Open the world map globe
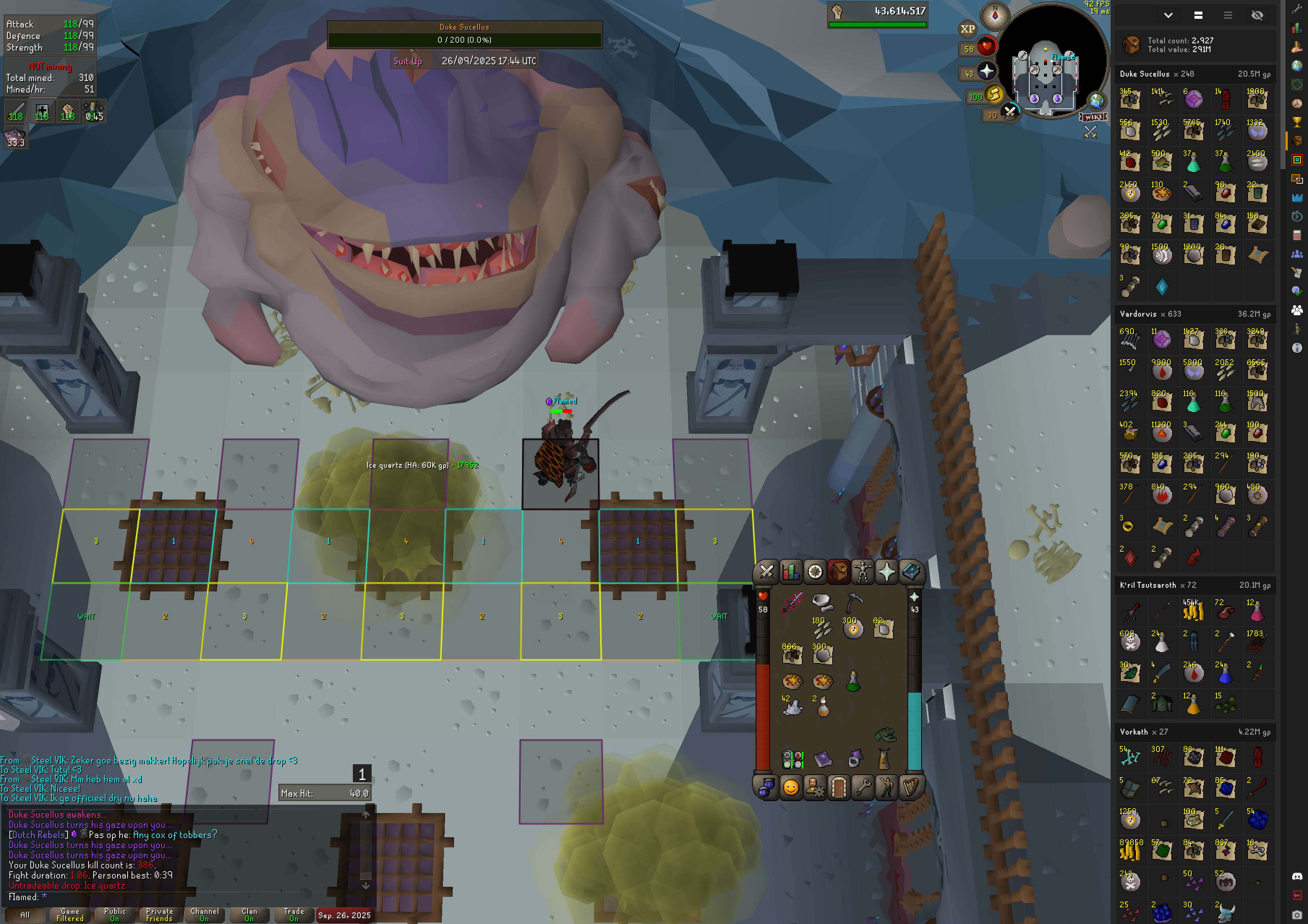Screen dimensions: 1308x924 pyautogui.click(x=1096, y=101)
